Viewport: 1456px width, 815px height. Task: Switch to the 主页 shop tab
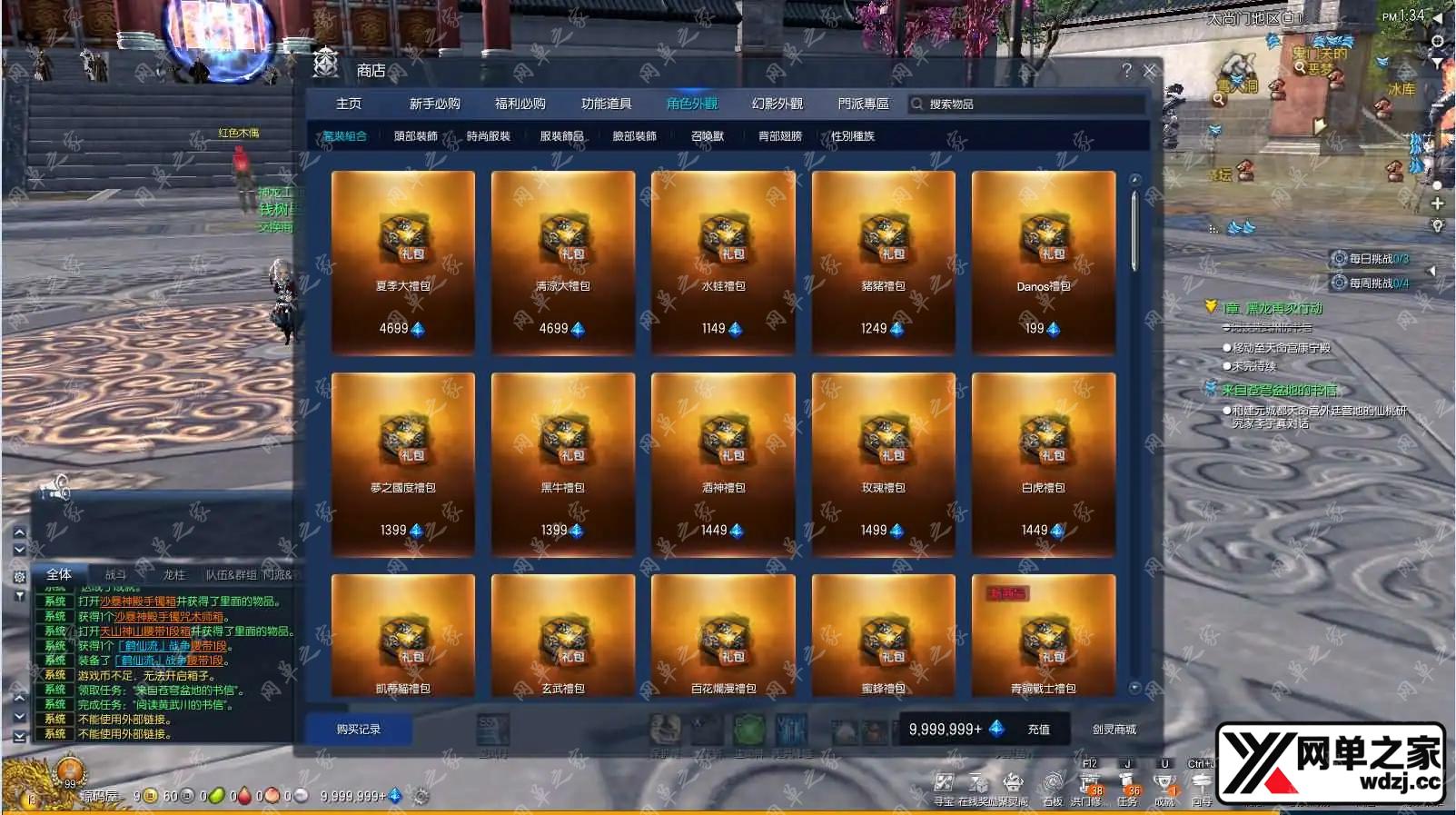(x=349, y=104)
